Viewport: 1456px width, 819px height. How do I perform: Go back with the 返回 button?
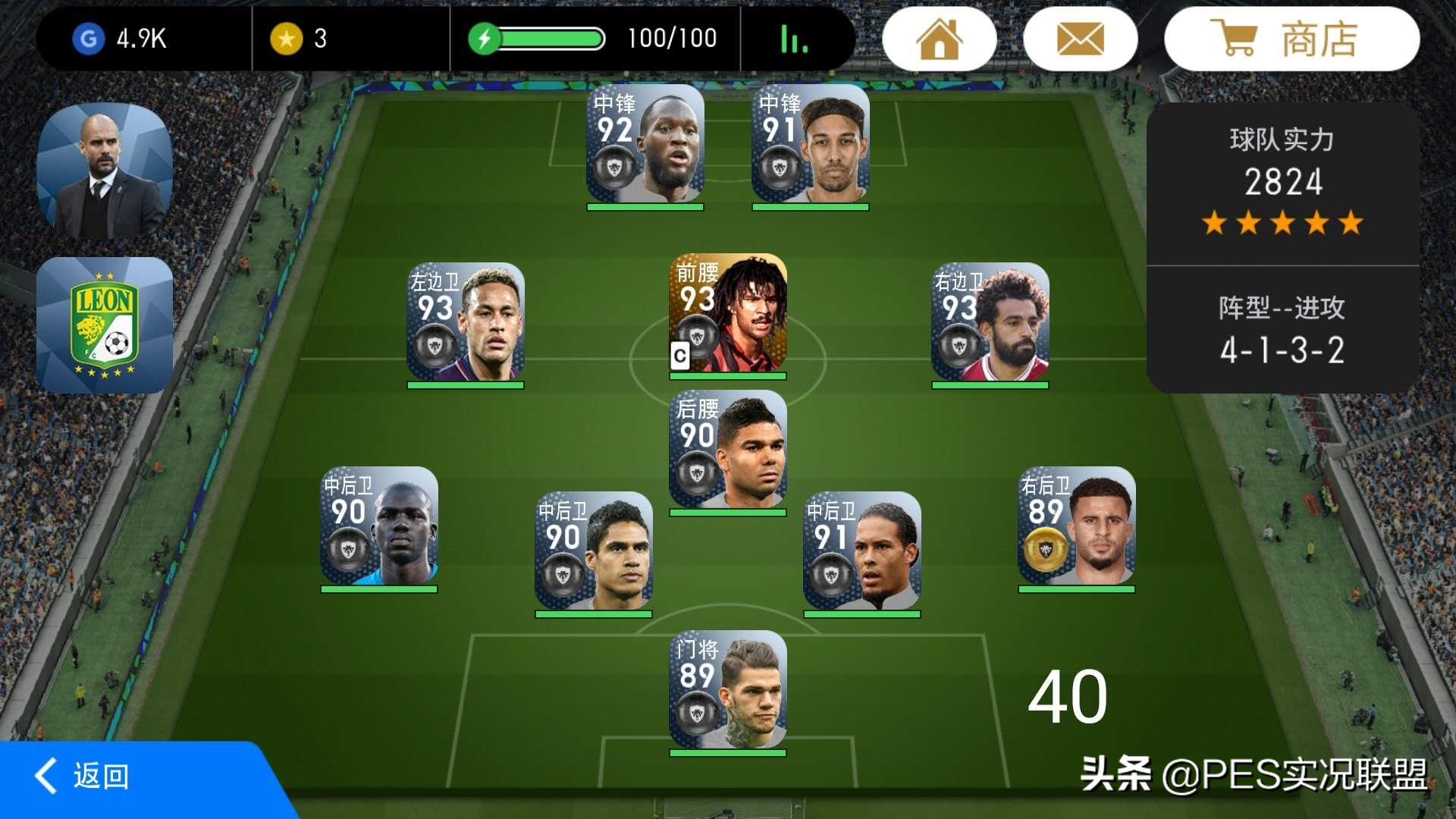click(x=83, y=777)
